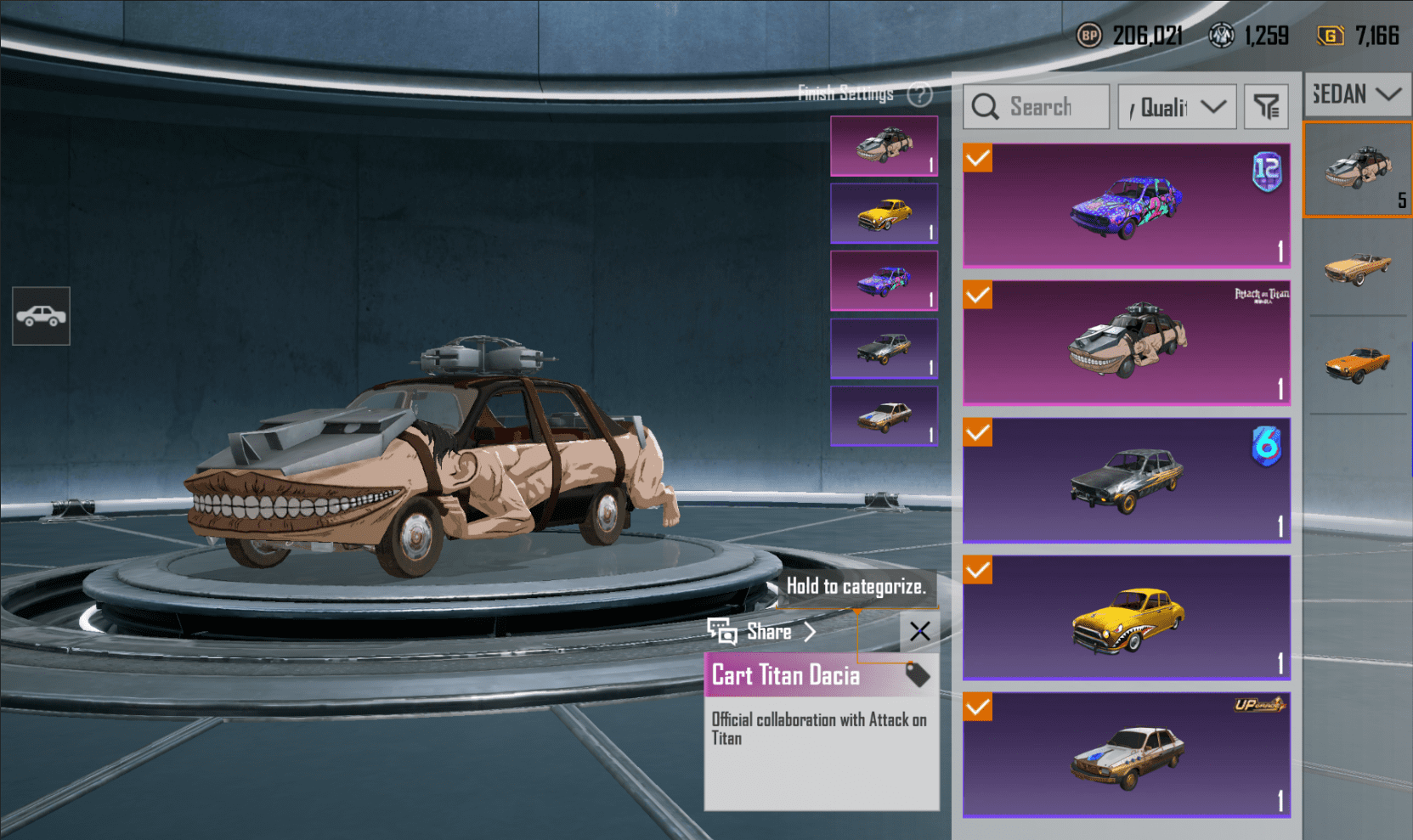Share the Cart Titan Dacia skin
This screenshot has width=1413, height=840.
[762, 631]
